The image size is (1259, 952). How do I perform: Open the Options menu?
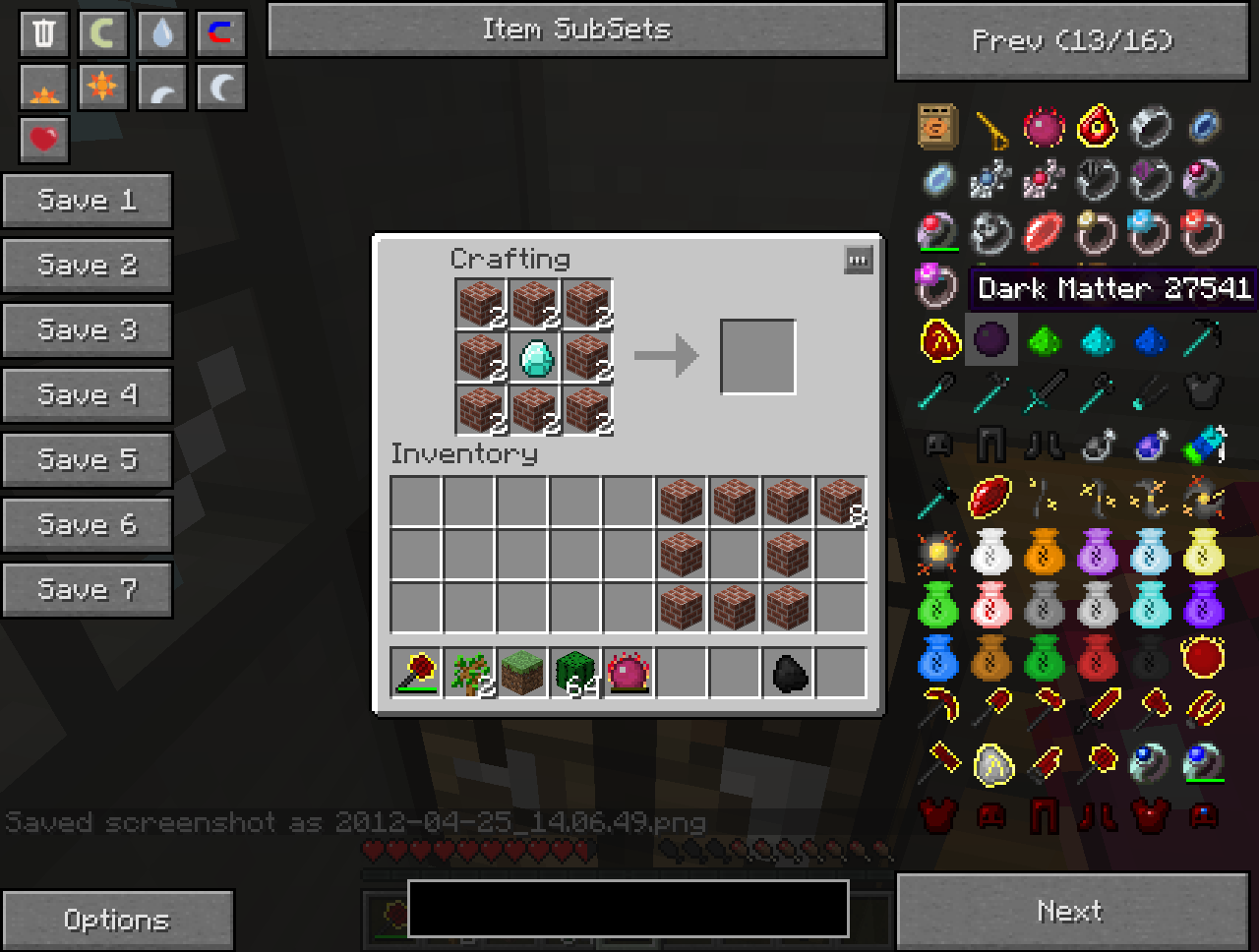117,920
